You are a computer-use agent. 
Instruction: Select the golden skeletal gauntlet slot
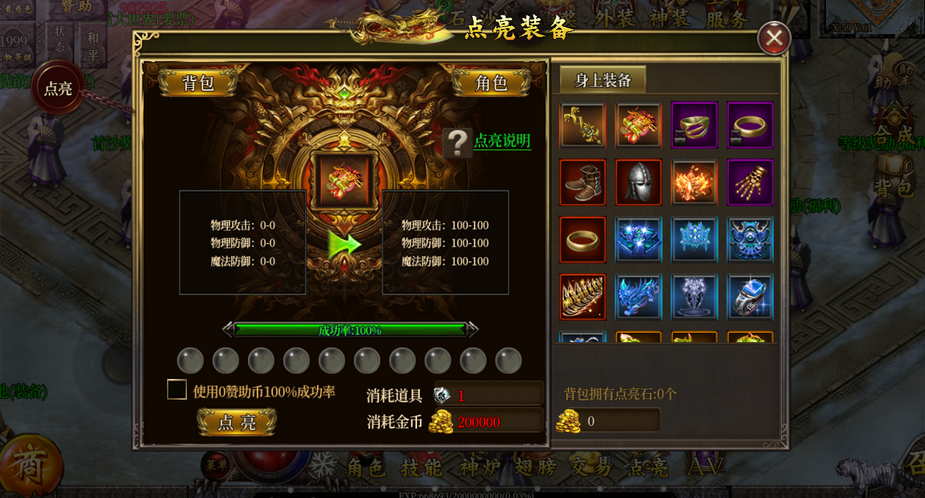tap(750, 182)
